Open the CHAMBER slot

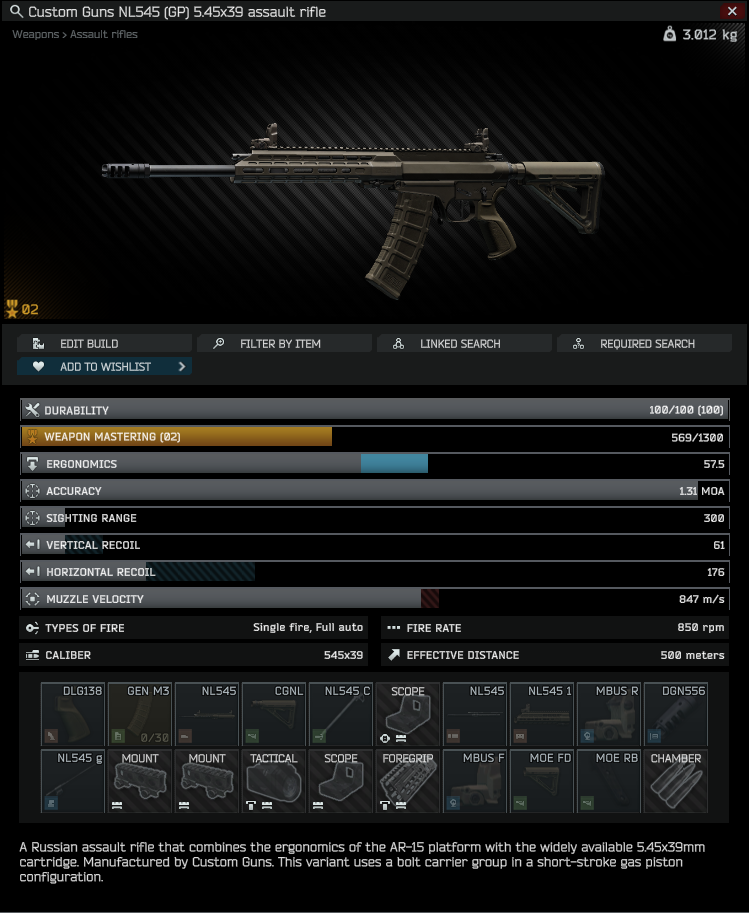(x=676, y=781)
